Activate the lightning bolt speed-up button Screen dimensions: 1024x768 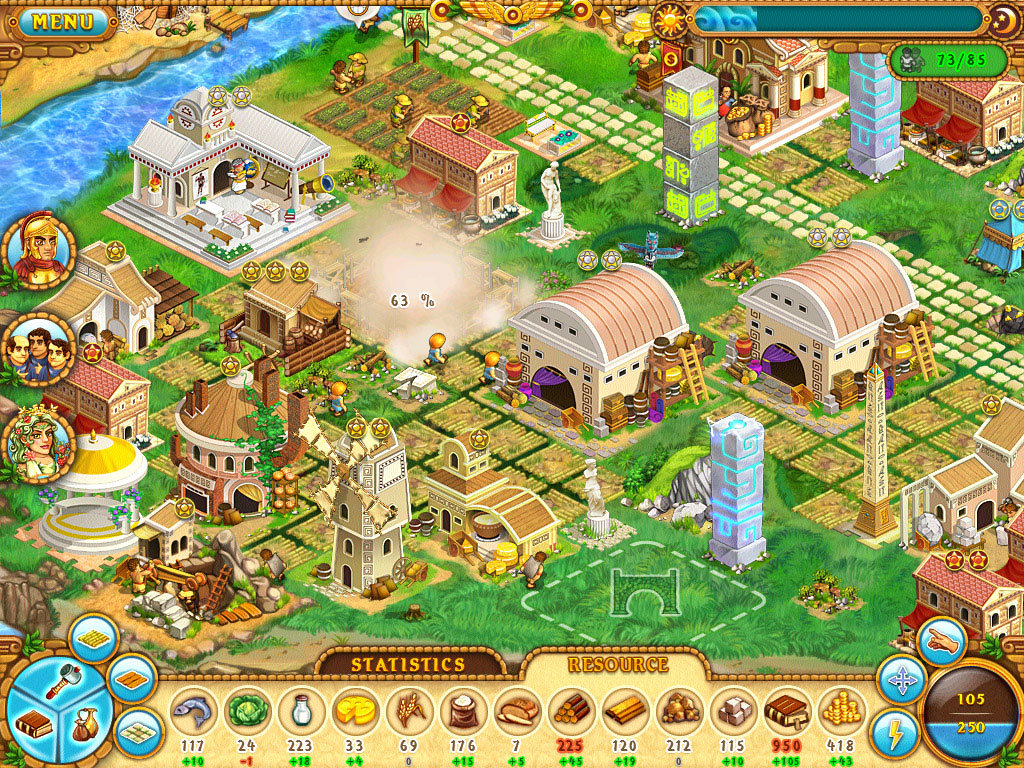coord(894,733)
